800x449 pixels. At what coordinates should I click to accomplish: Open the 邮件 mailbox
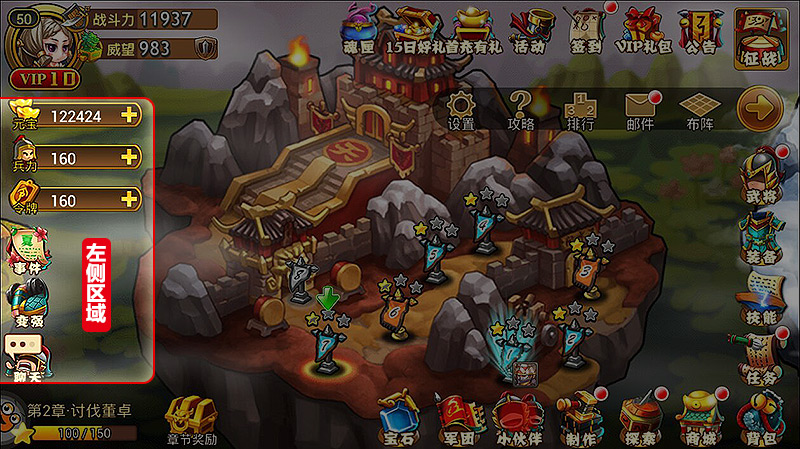tap(639, 106)
